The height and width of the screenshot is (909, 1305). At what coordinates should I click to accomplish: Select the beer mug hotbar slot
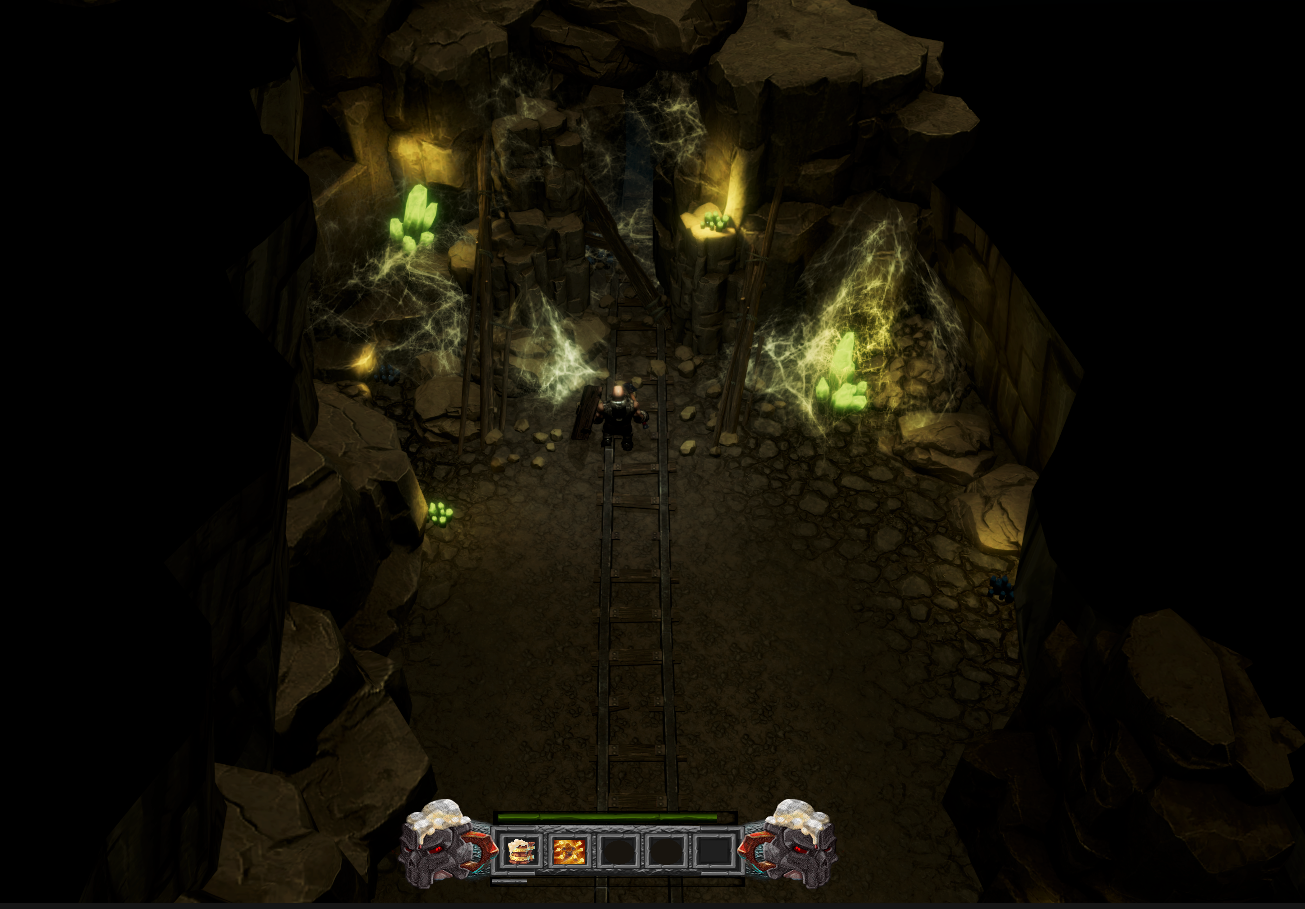520,851
